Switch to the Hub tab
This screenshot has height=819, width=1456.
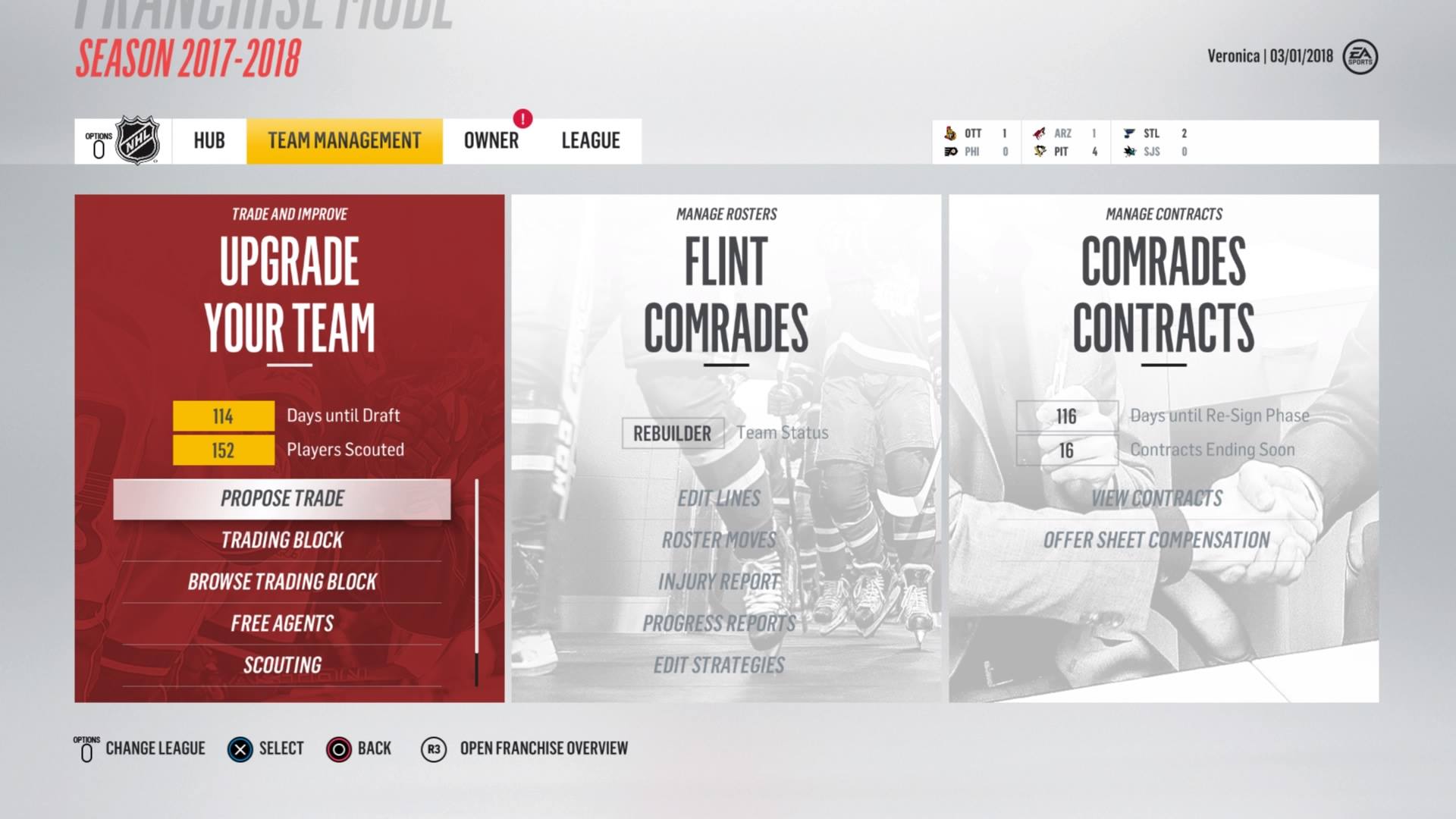pyautogui.click(x=209, y=141)
